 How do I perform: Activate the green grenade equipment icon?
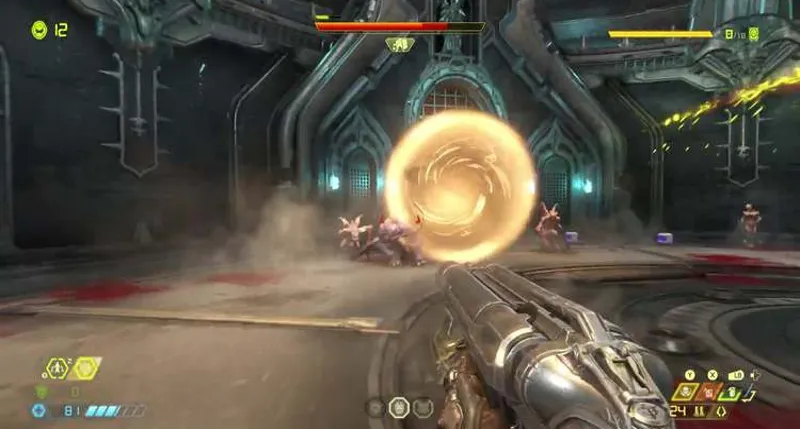[734, 391]
